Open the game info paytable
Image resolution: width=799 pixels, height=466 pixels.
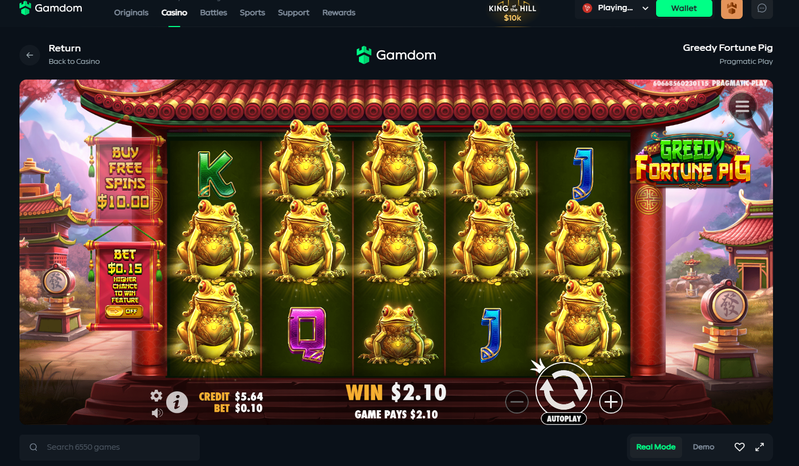coord(177,402)
